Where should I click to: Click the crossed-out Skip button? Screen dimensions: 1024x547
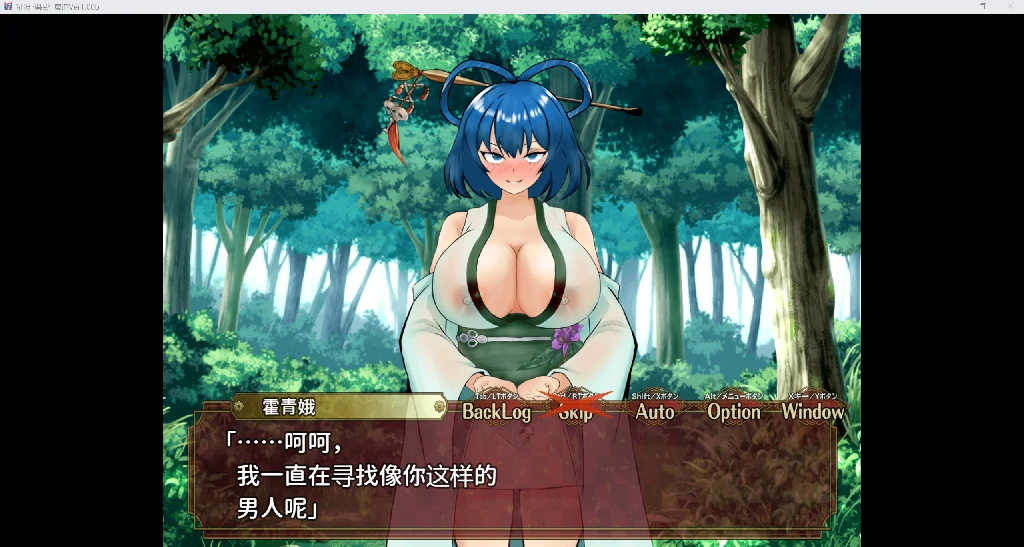576,411
